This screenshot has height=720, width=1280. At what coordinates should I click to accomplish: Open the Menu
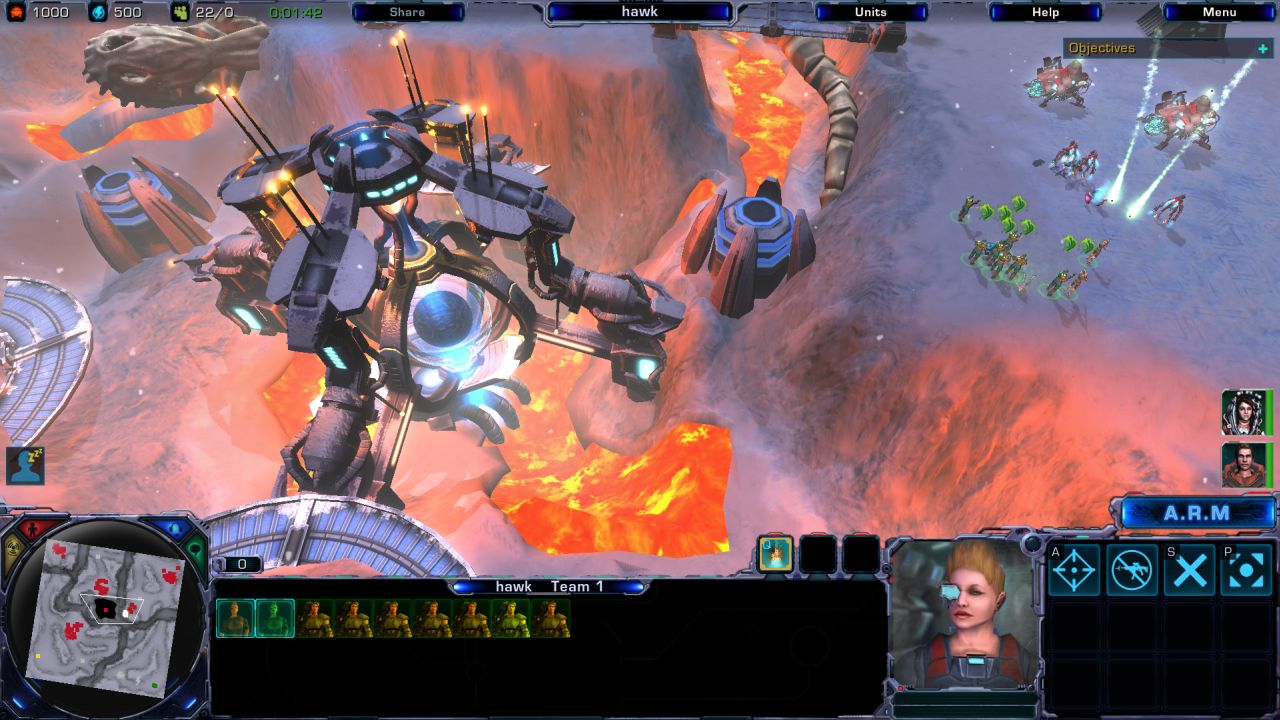1222,12
